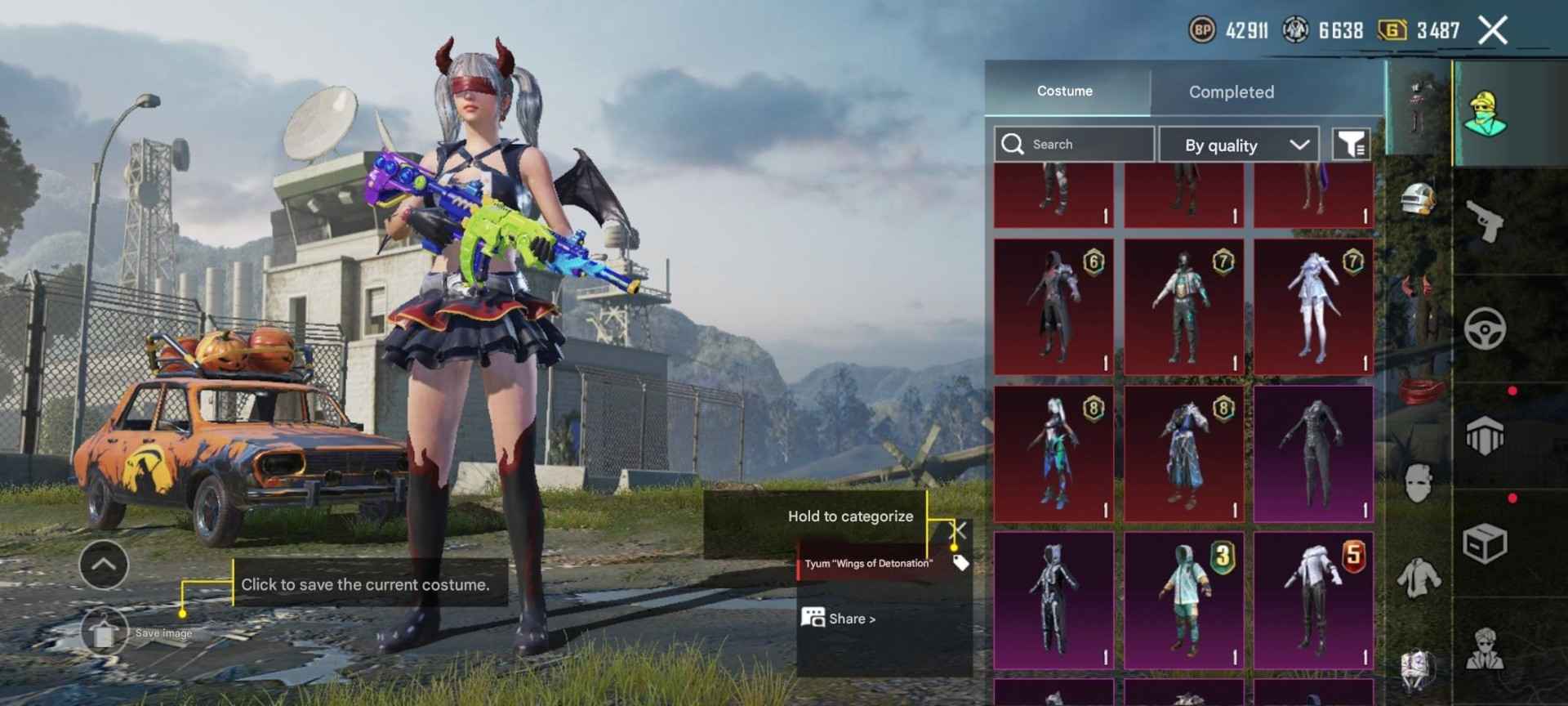Dismiss the Tyum Wings of Detonation tag popup
This screenshot has width=1568, height=706.
tap(957, 529)
